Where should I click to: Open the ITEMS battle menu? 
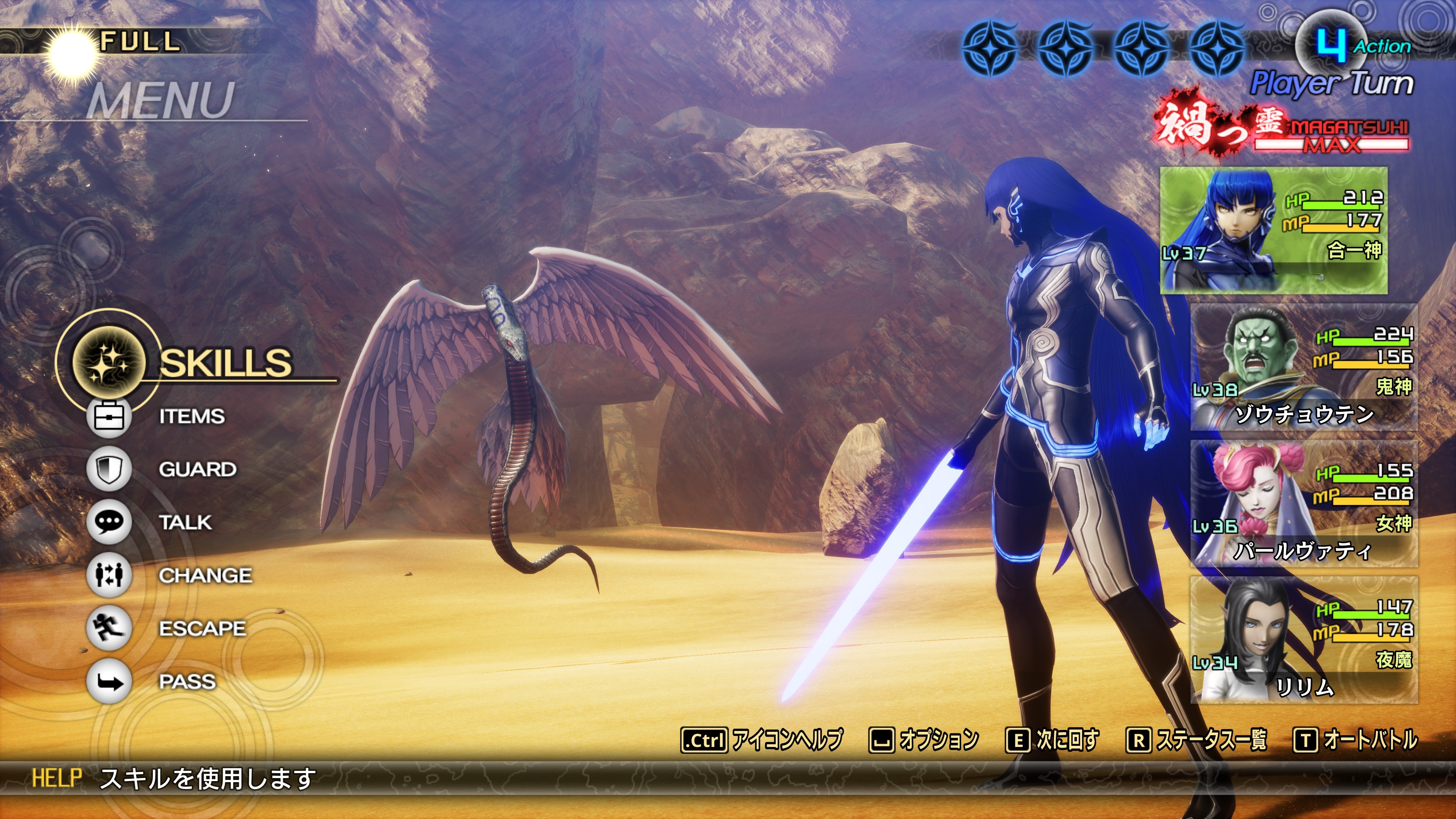(191, 417)
